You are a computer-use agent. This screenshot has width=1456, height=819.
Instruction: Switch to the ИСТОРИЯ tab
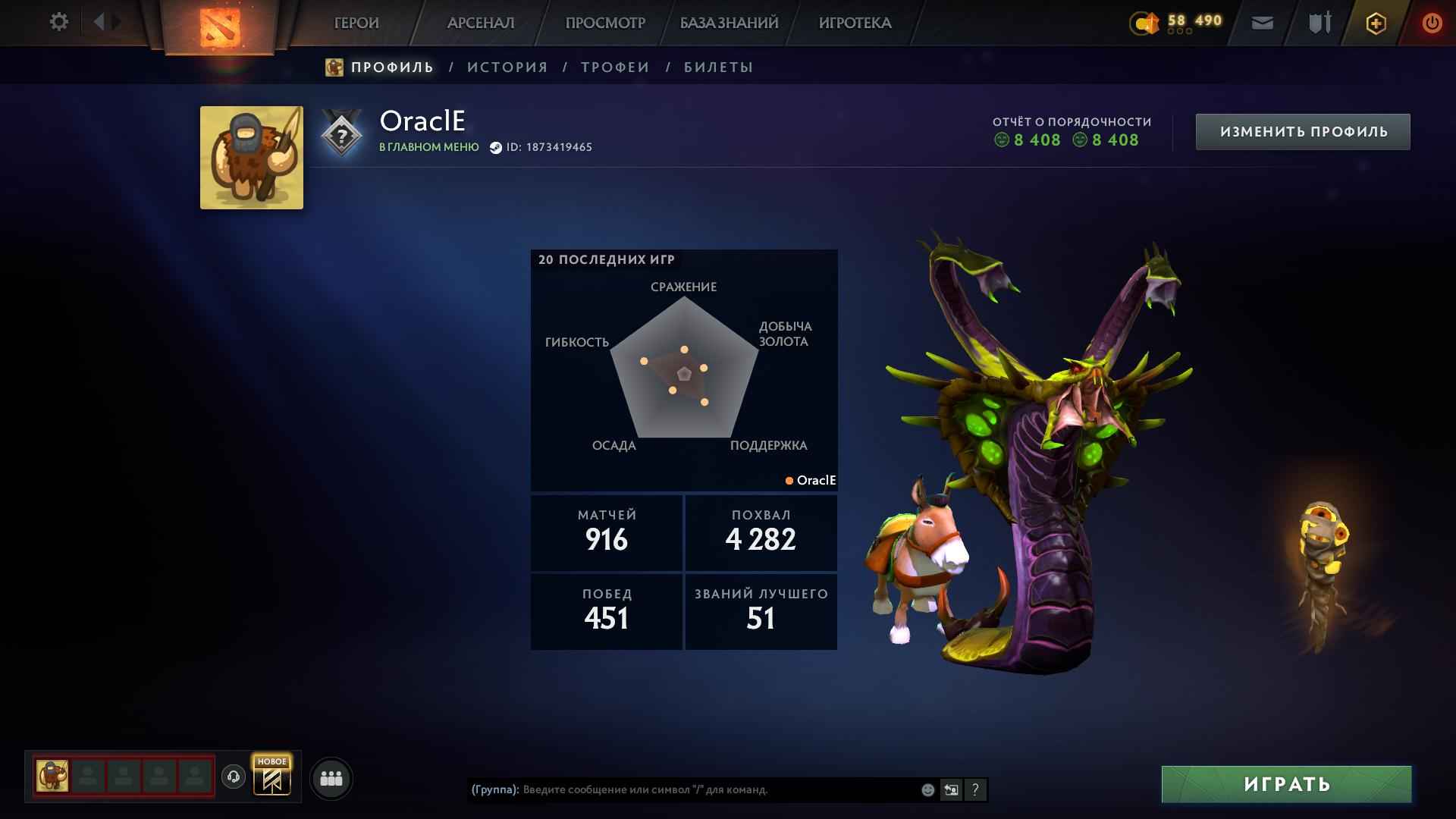[507, 67]
